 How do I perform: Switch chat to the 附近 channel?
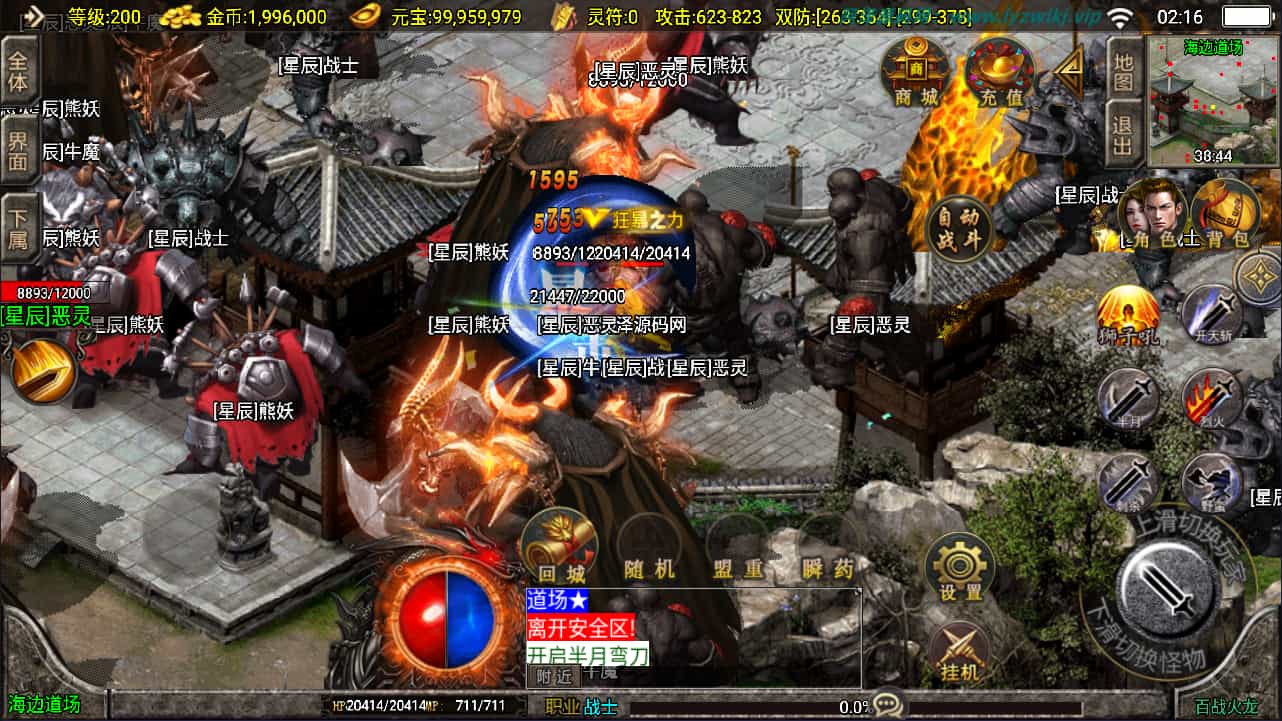click(x=553, y=676)
